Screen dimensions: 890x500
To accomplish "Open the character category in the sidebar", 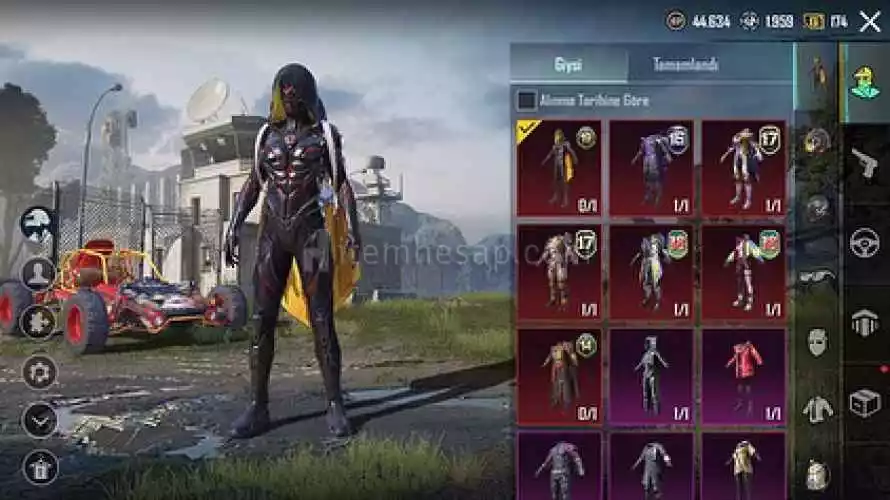I will click(x=865, y=82).
